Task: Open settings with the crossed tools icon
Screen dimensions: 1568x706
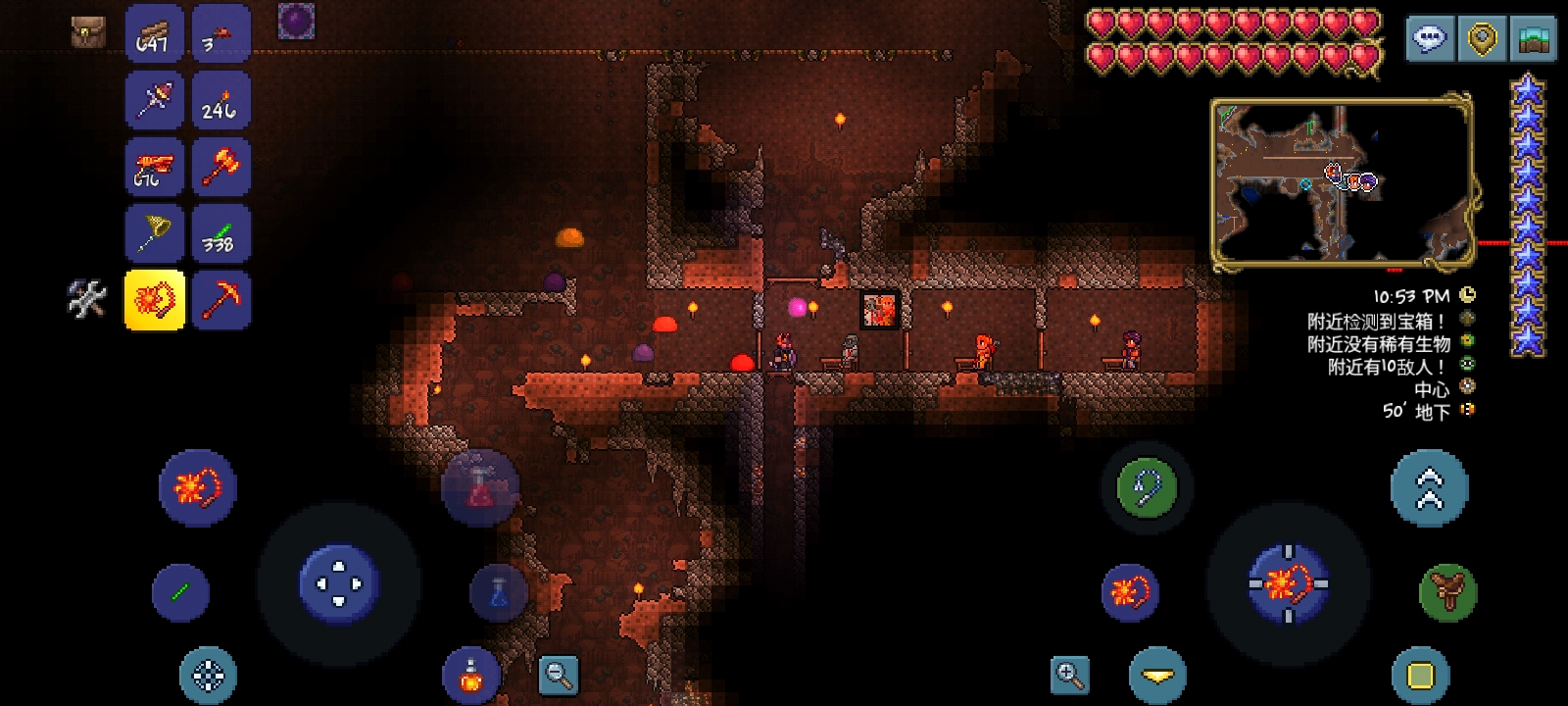Action: click(x=86, y=299)
